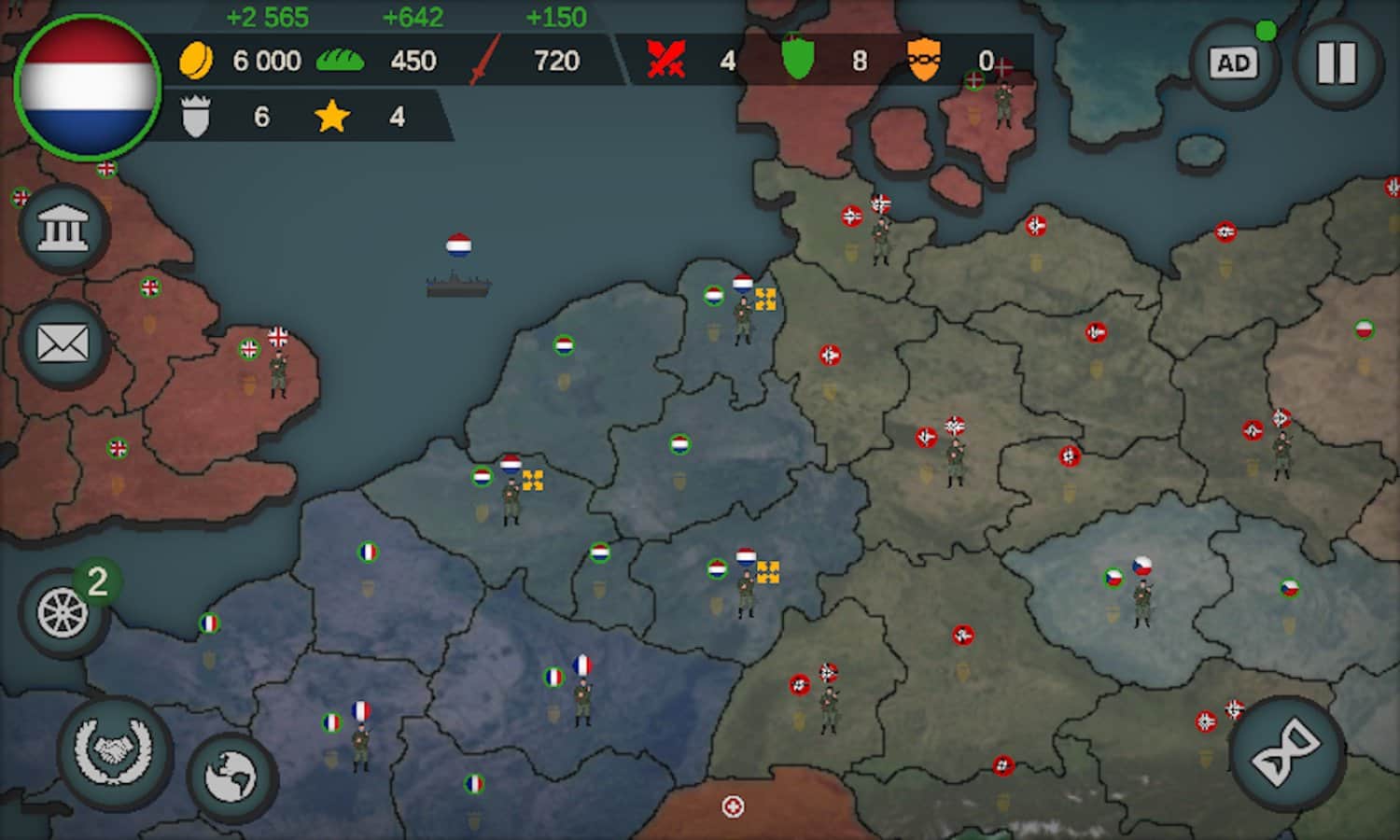Pause the game with the pause button

pyautogui.click(x=1337, y=61)
